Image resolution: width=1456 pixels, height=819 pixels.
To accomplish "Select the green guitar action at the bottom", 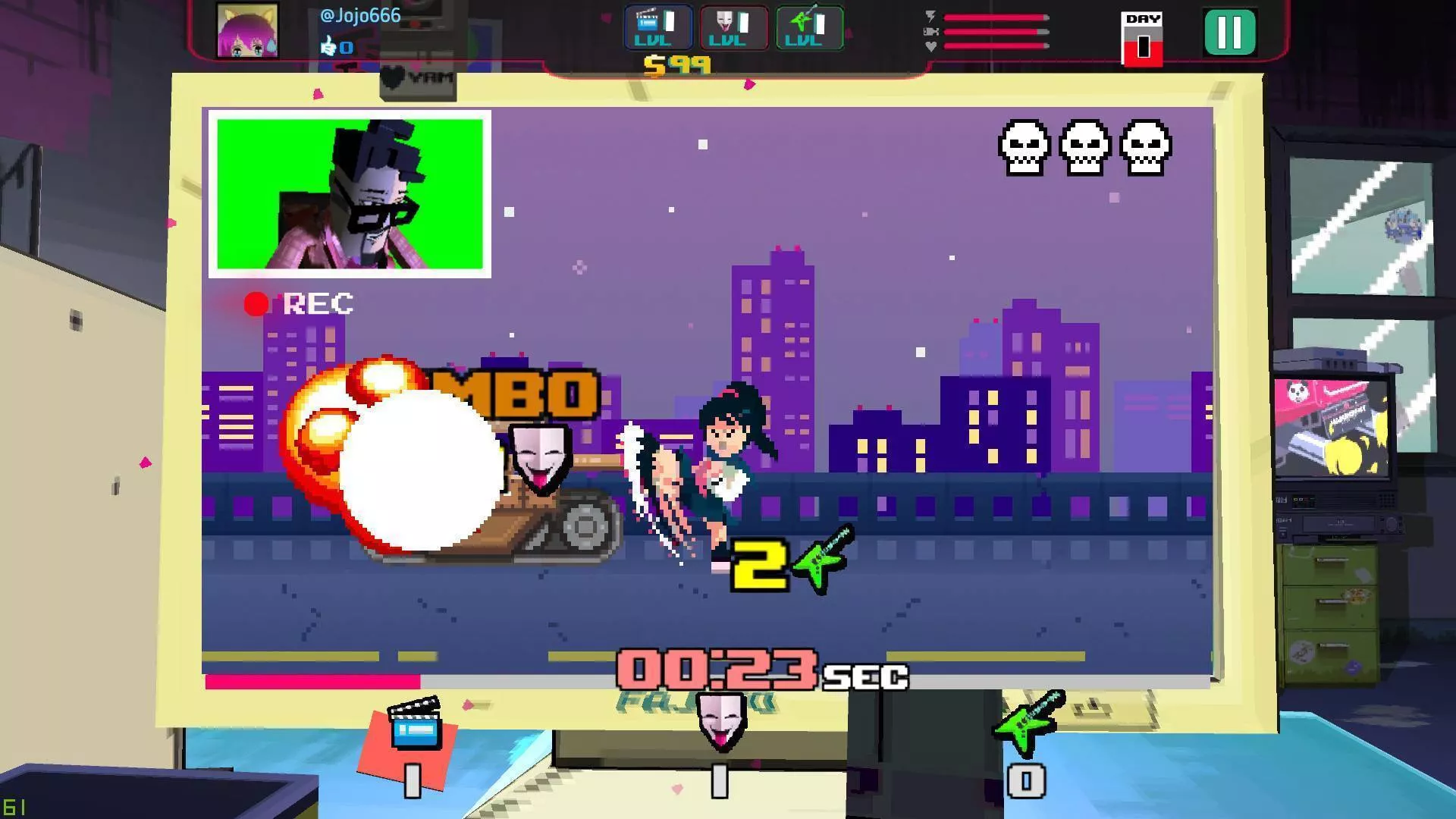I will [1028, 720].
